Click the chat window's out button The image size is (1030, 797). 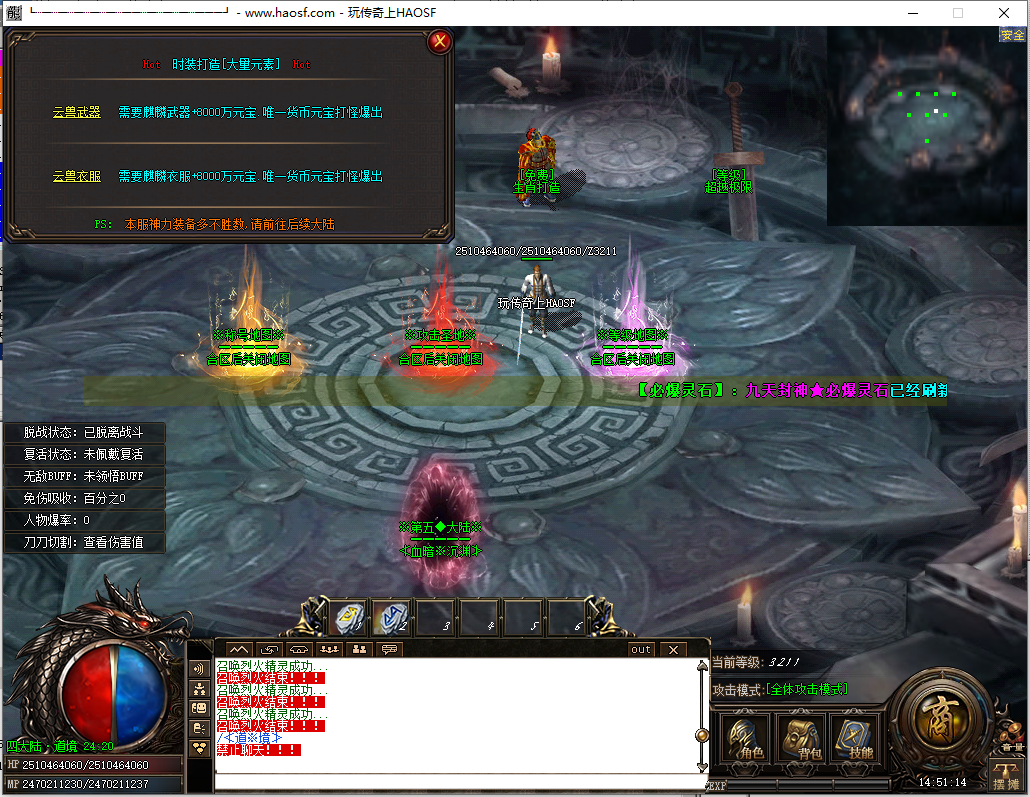pyautogui.click(x=641, y=650)
